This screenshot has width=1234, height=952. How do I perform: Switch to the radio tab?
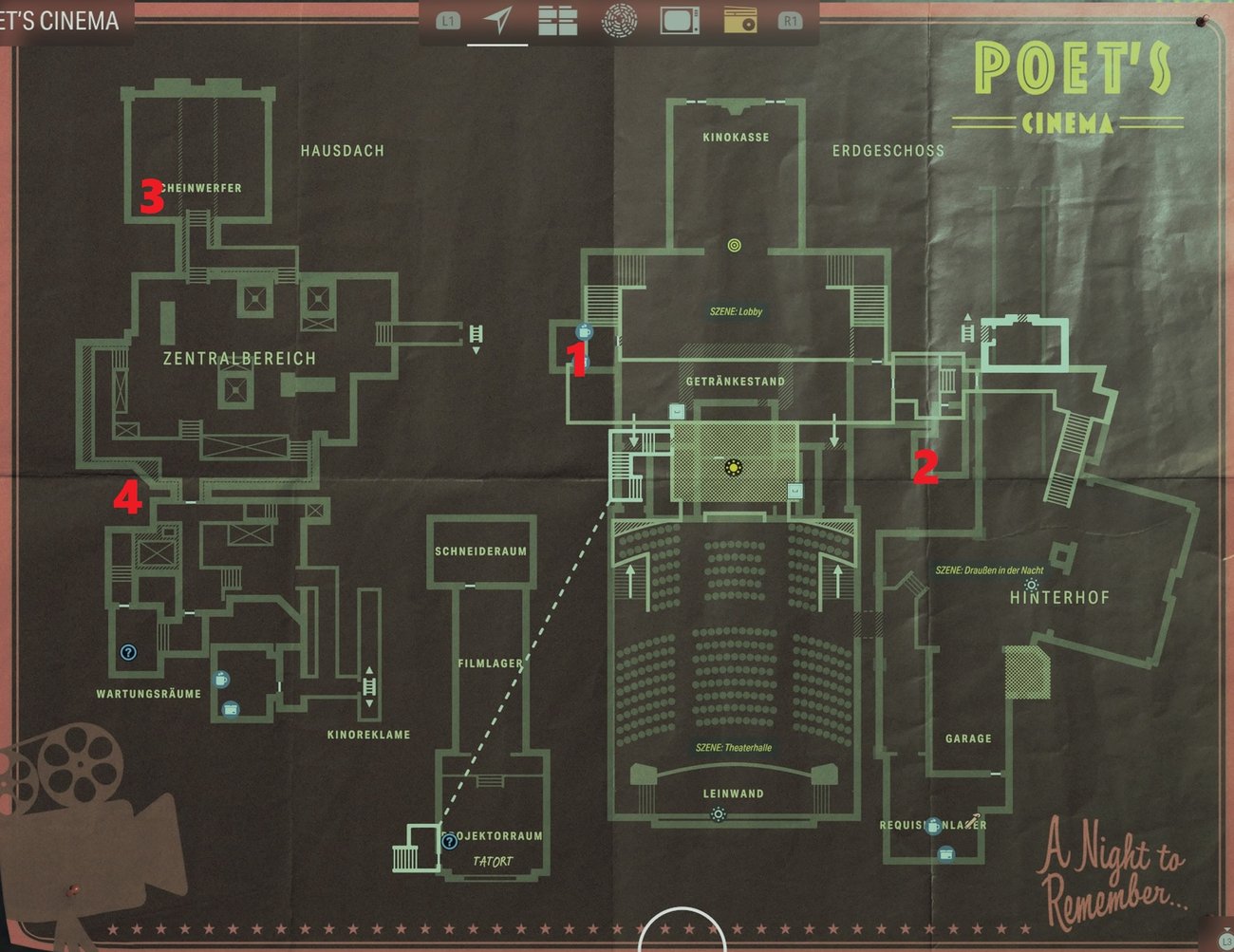[x=739, y=20]
